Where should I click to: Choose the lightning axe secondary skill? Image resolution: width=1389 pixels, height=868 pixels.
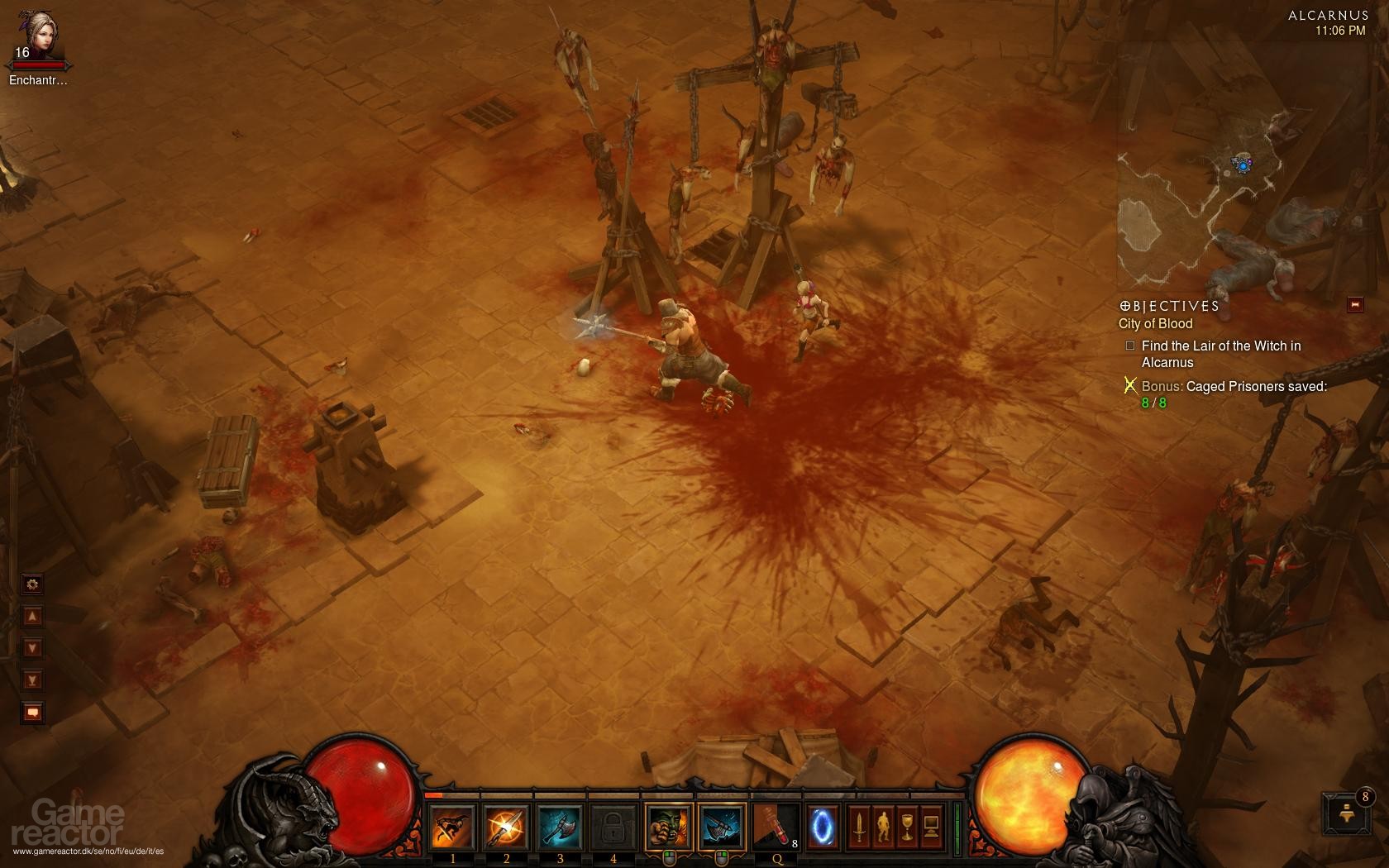click(722, 827)
